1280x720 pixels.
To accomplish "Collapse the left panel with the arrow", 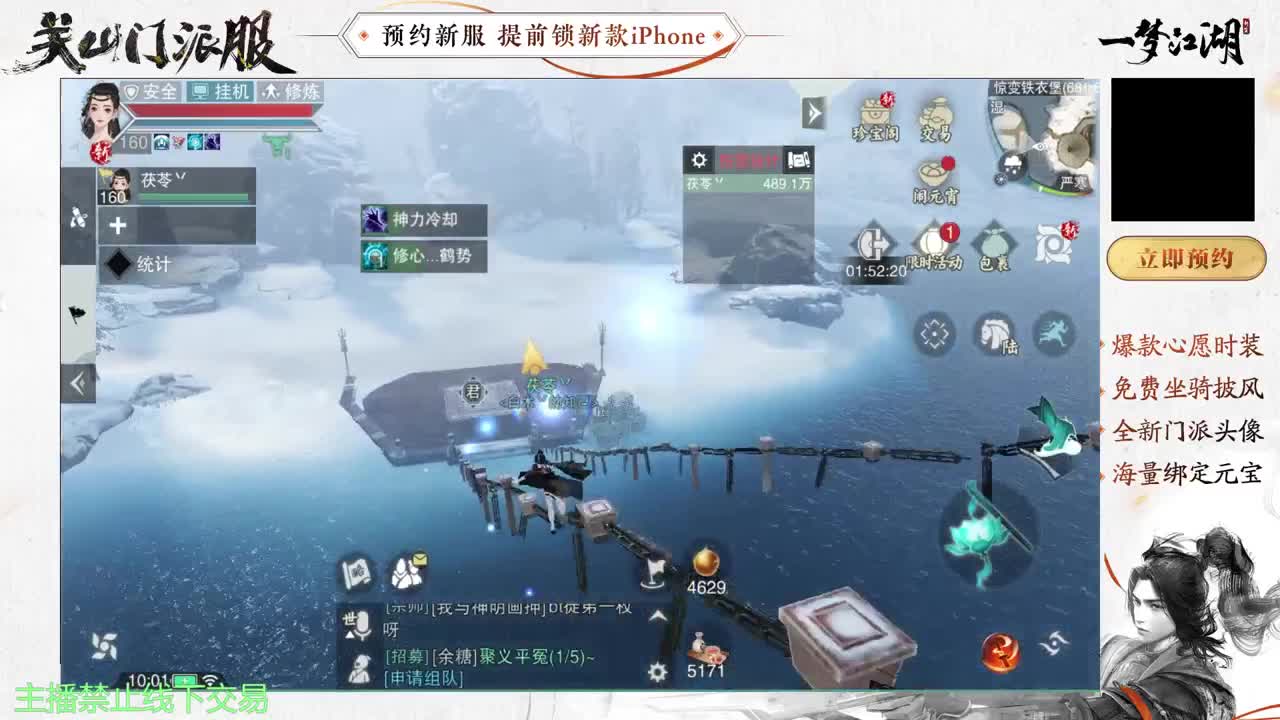I will point(76,381).
